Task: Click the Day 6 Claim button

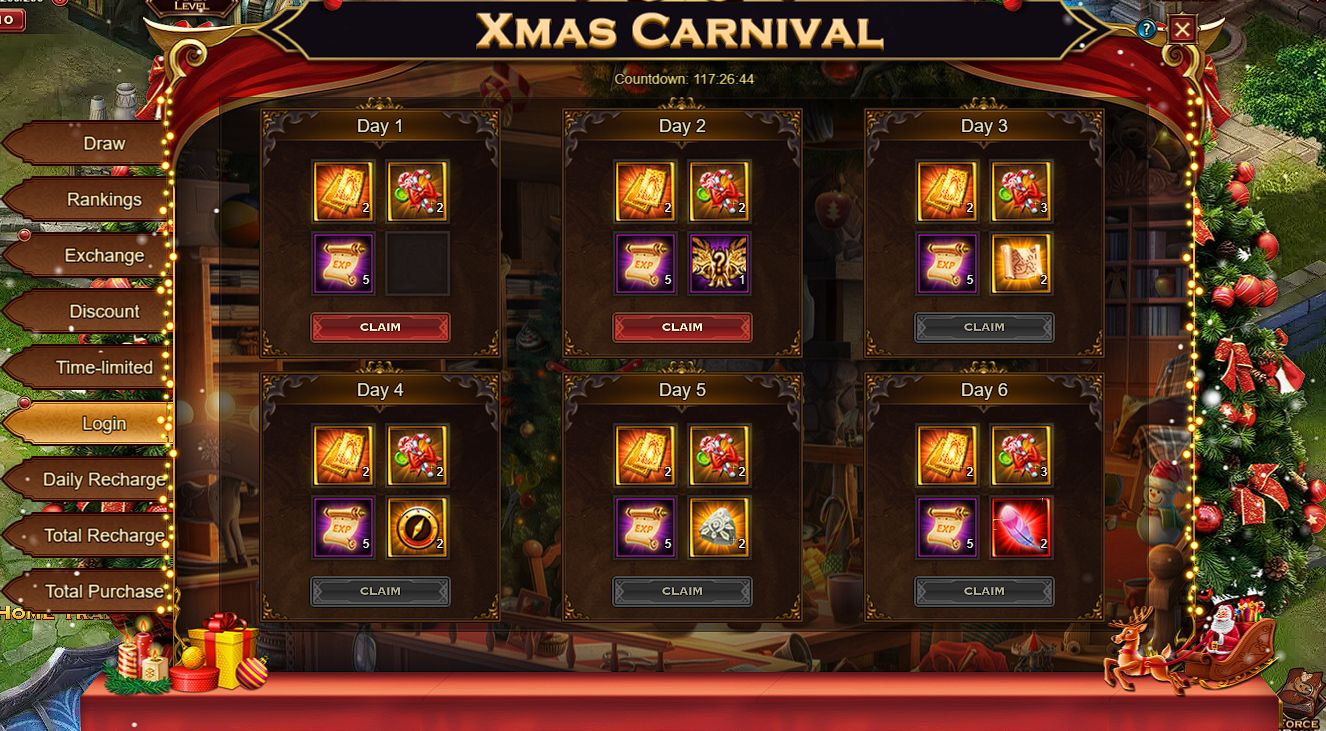Action: [x=984, y=591]
